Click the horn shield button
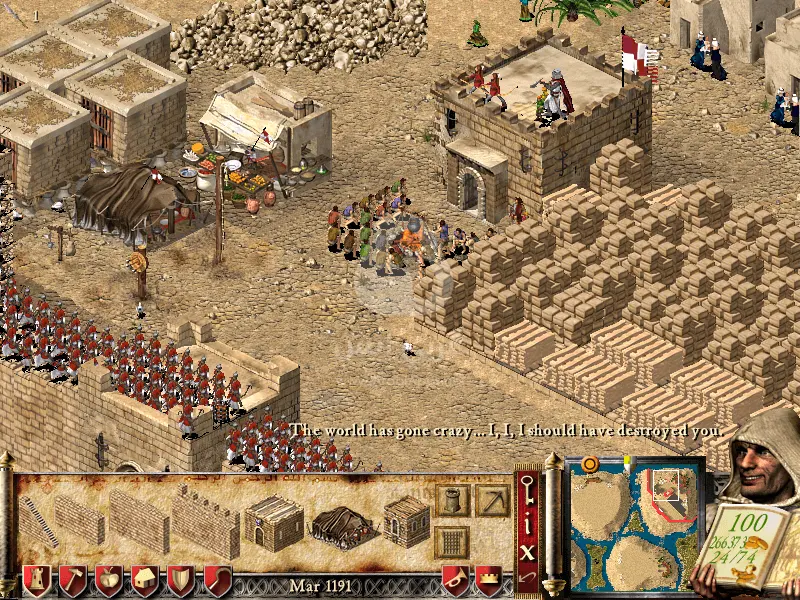 (x=457, y=581)
